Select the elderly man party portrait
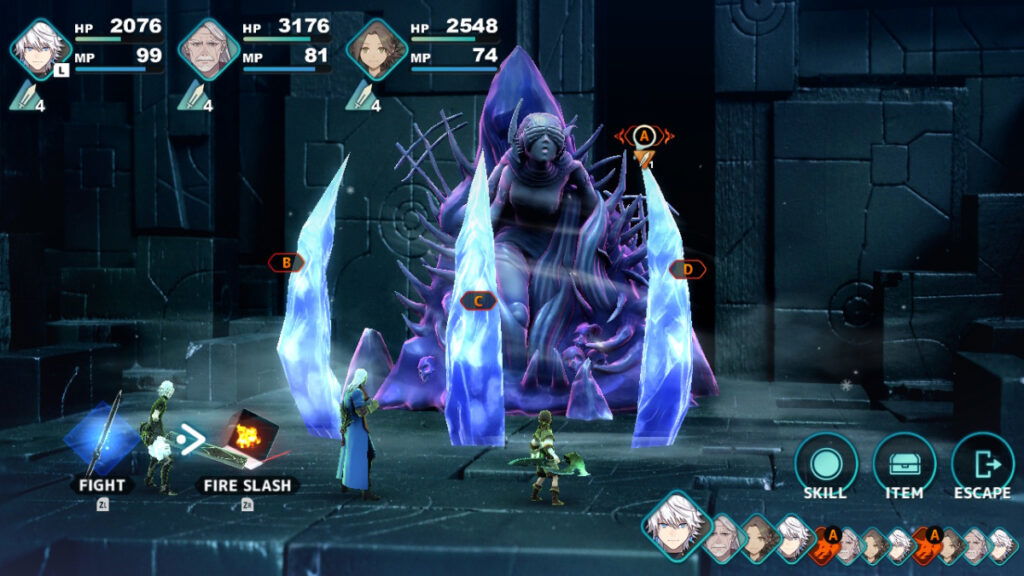 pos(208,48)
